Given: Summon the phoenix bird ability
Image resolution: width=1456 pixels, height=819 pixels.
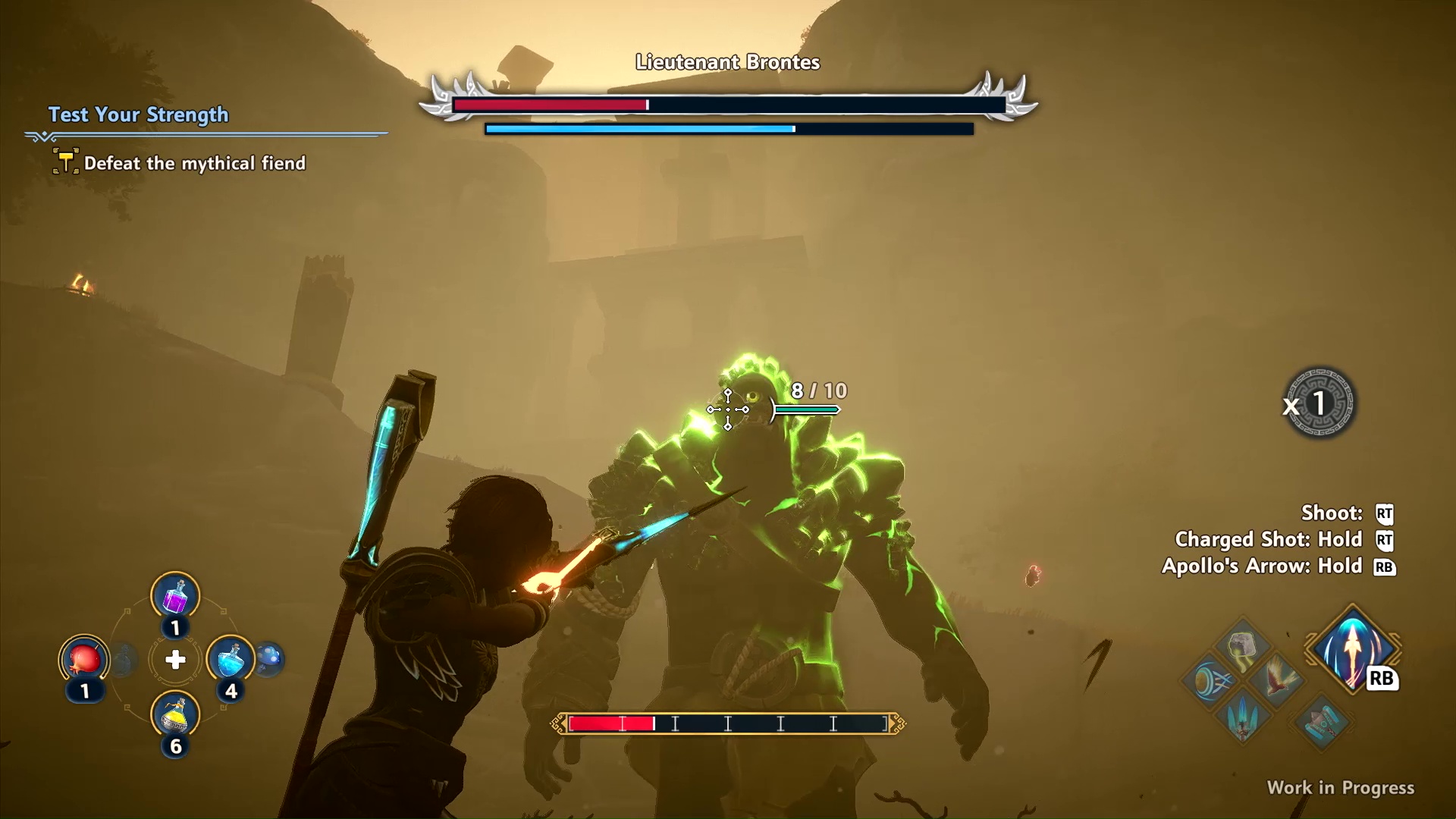Looking at the screenshot, I should 1277,680.
